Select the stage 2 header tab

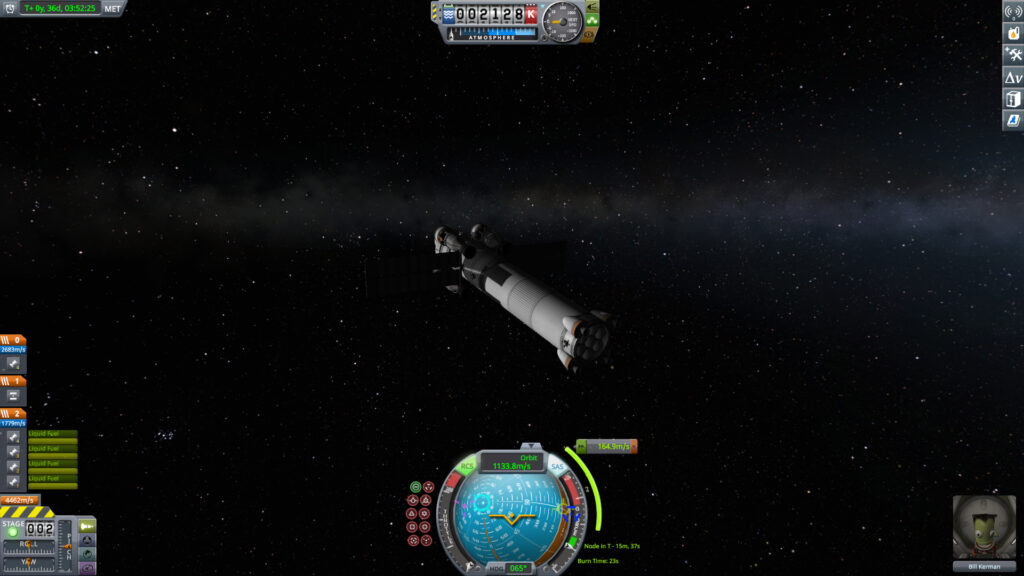click(14, 412)
